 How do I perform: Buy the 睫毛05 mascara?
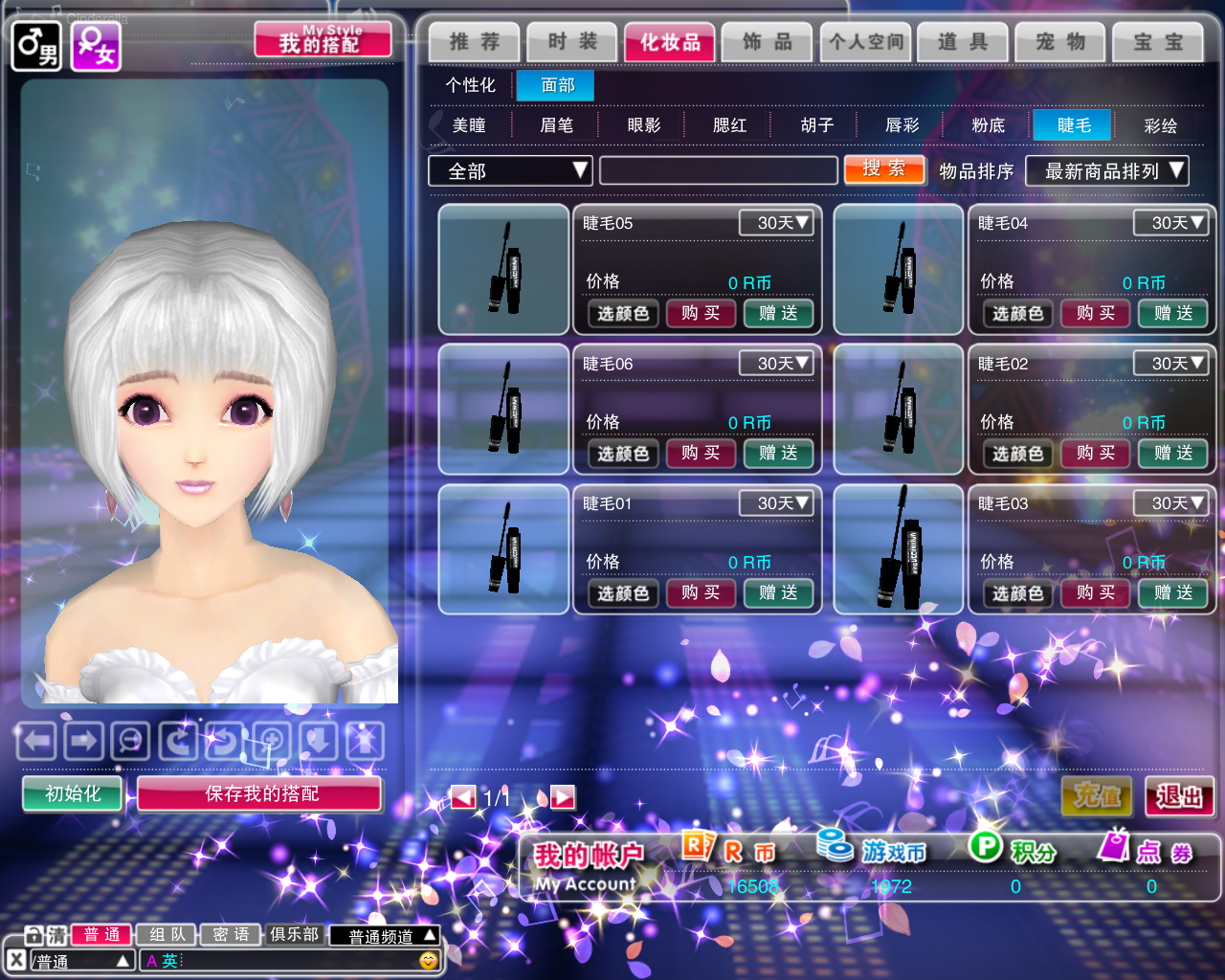coord(701,313)
